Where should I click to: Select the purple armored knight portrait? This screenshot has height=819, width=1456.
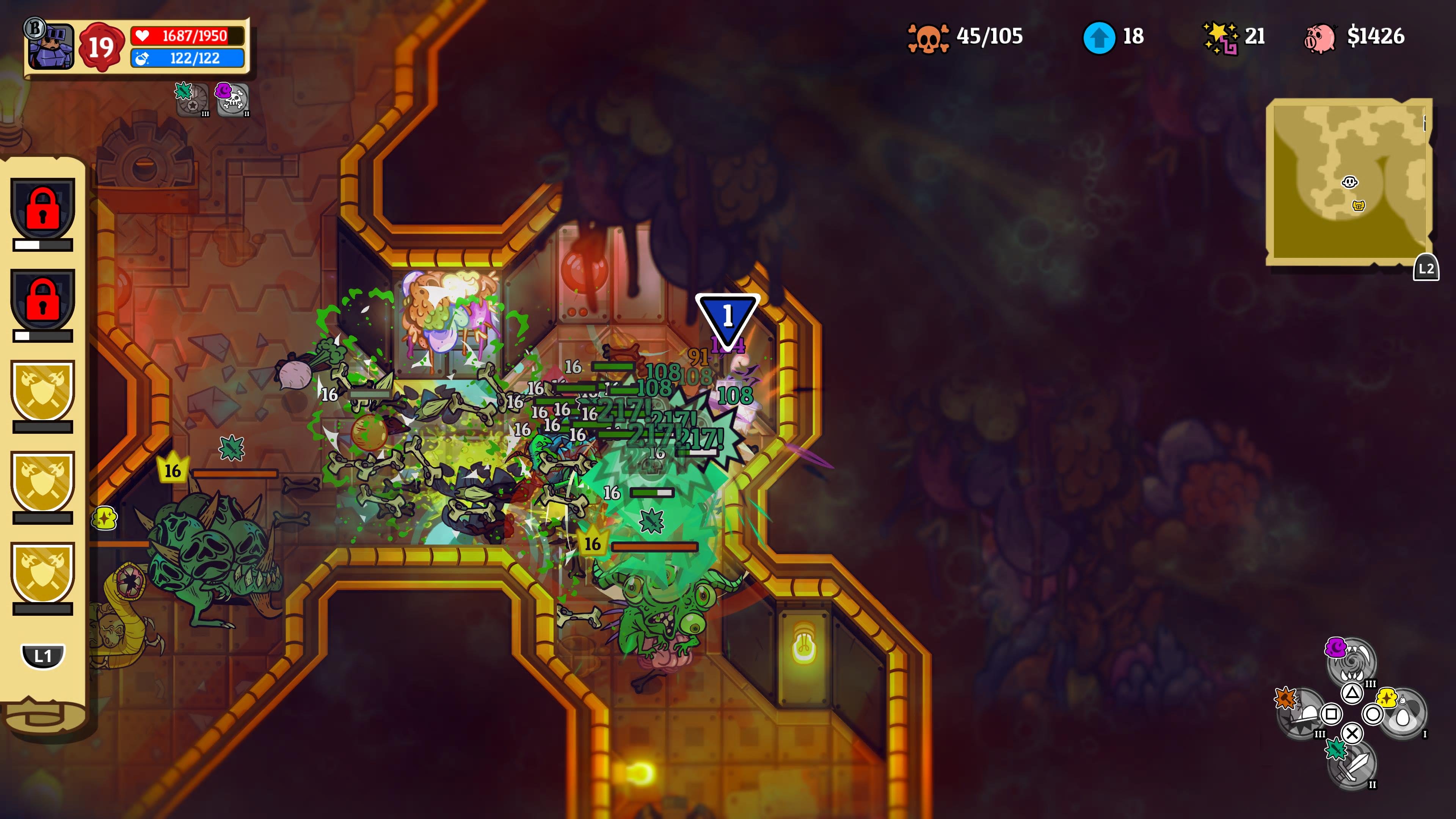pos(52,46)
